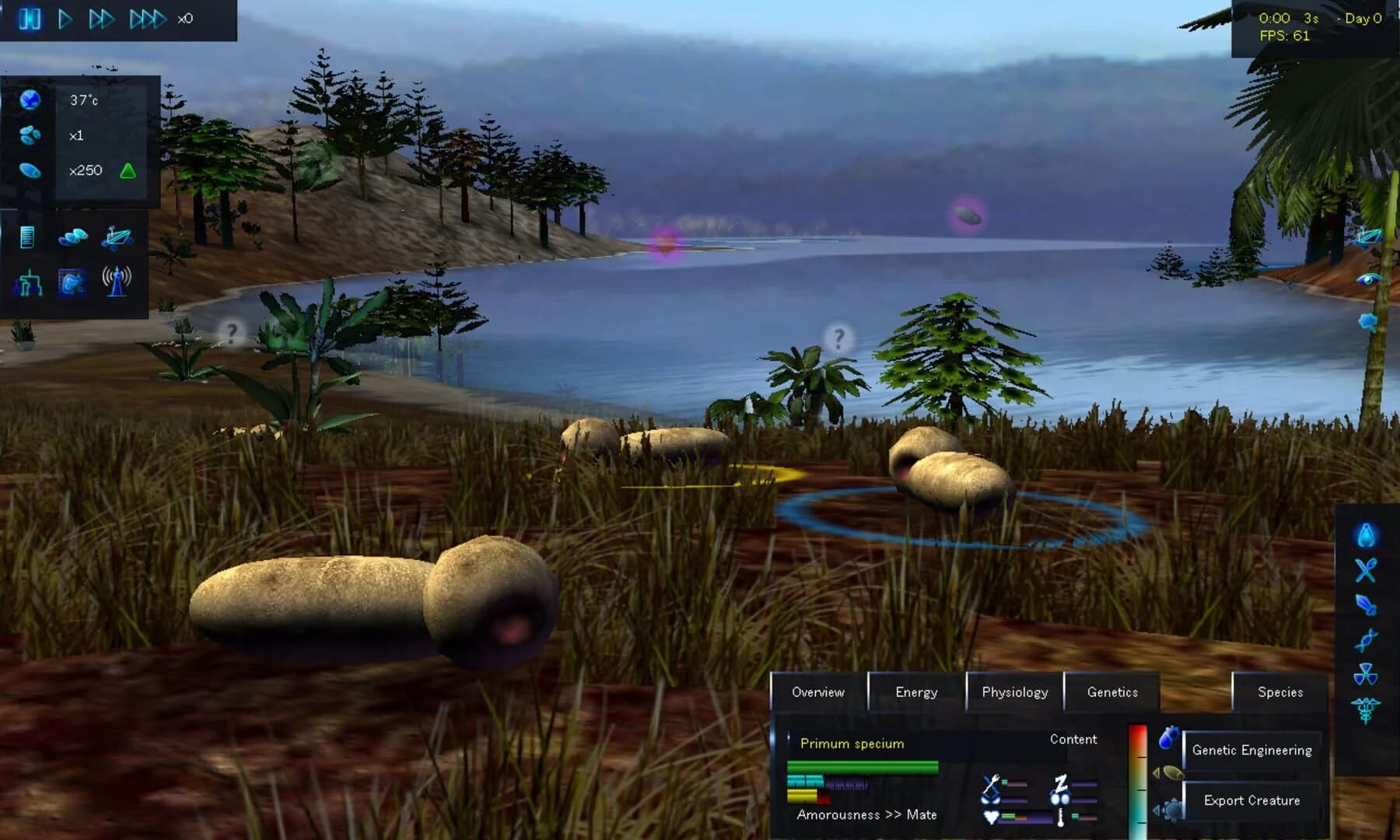Open the Physiology tab
Screen dimensions: 1400x840
point(1015,691)
